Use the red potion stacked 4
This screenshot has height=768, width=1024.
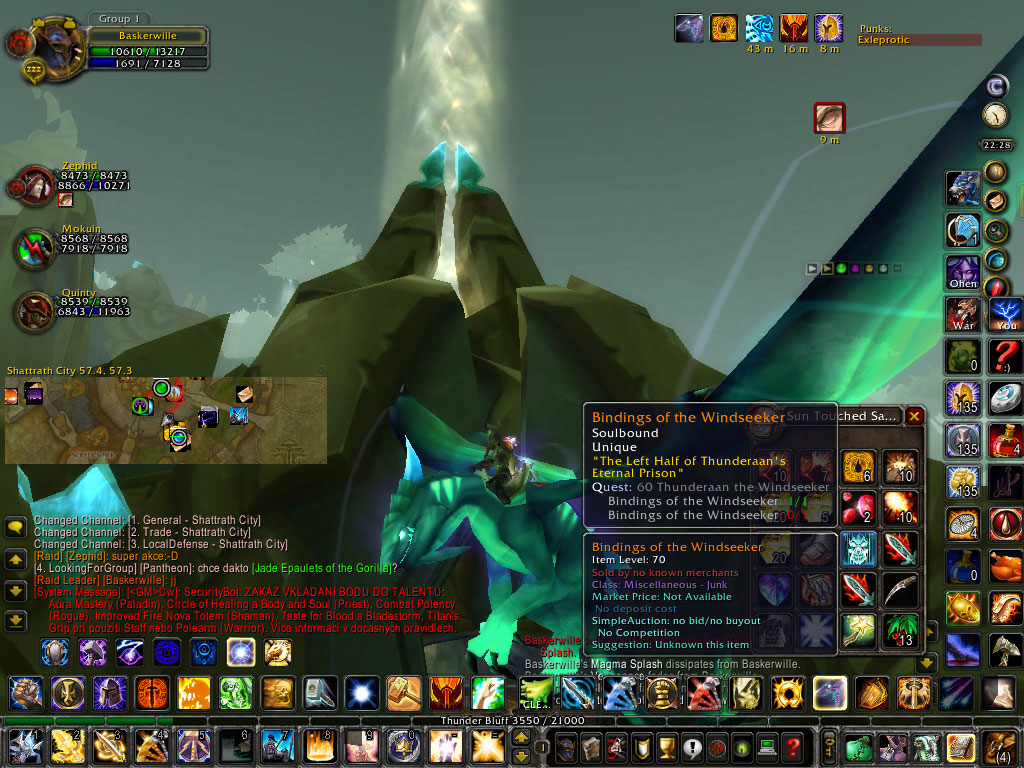(x=1005, y=441)
